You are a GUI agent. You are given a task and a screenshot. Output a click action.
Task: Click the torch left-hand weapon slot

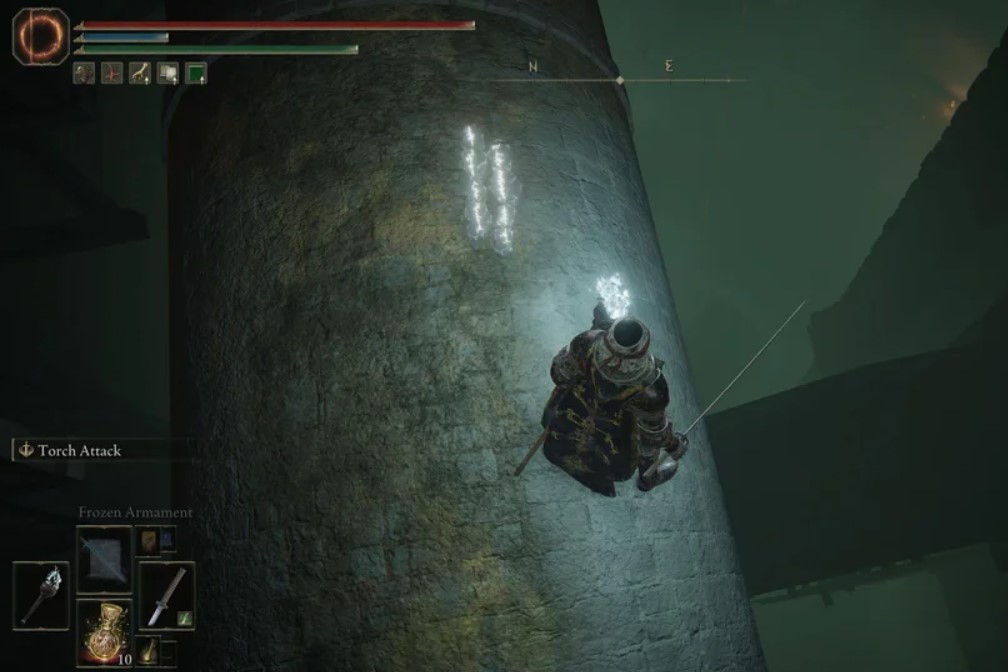(41, 595)
